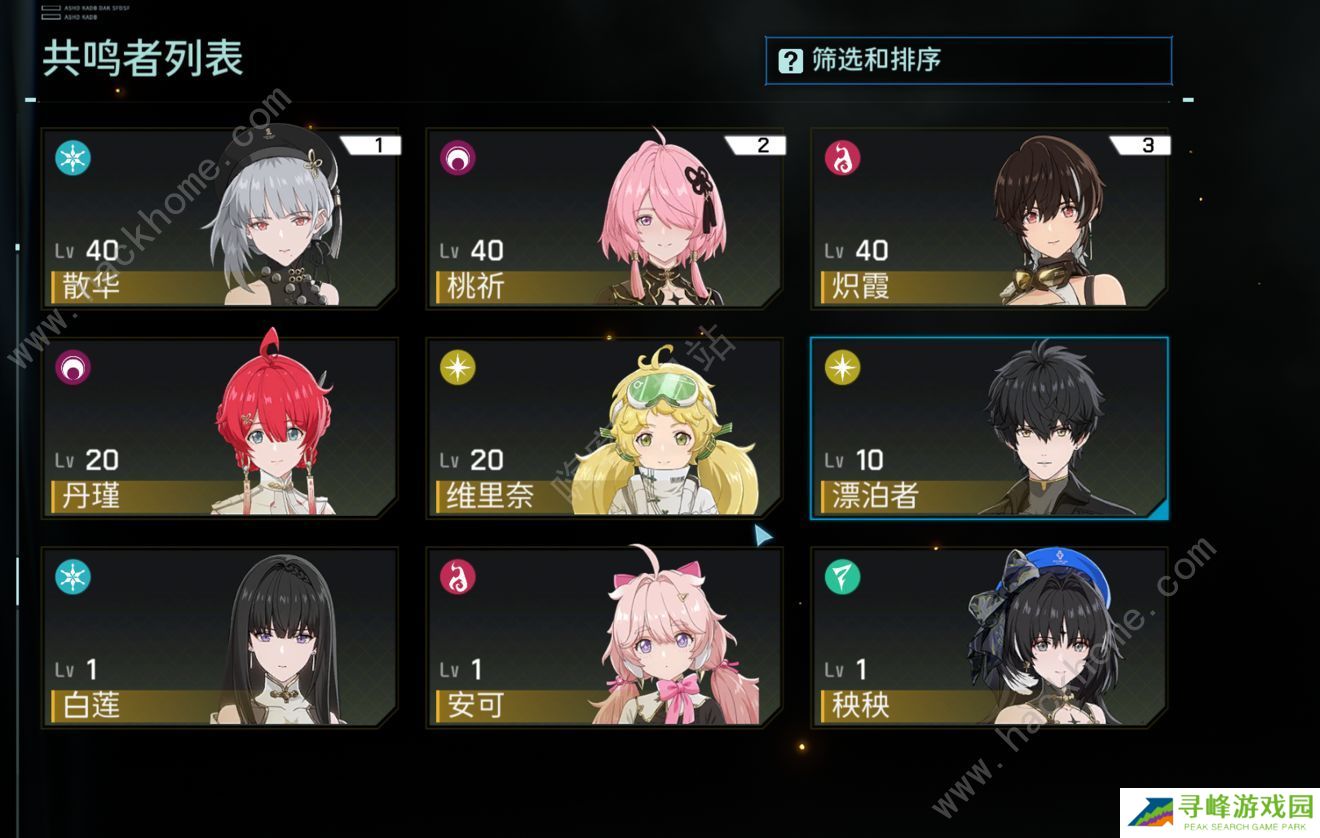This screenshot has height=838, width=1320.
Task: Choose the 桃祈 character card
Action: [604, 218]
